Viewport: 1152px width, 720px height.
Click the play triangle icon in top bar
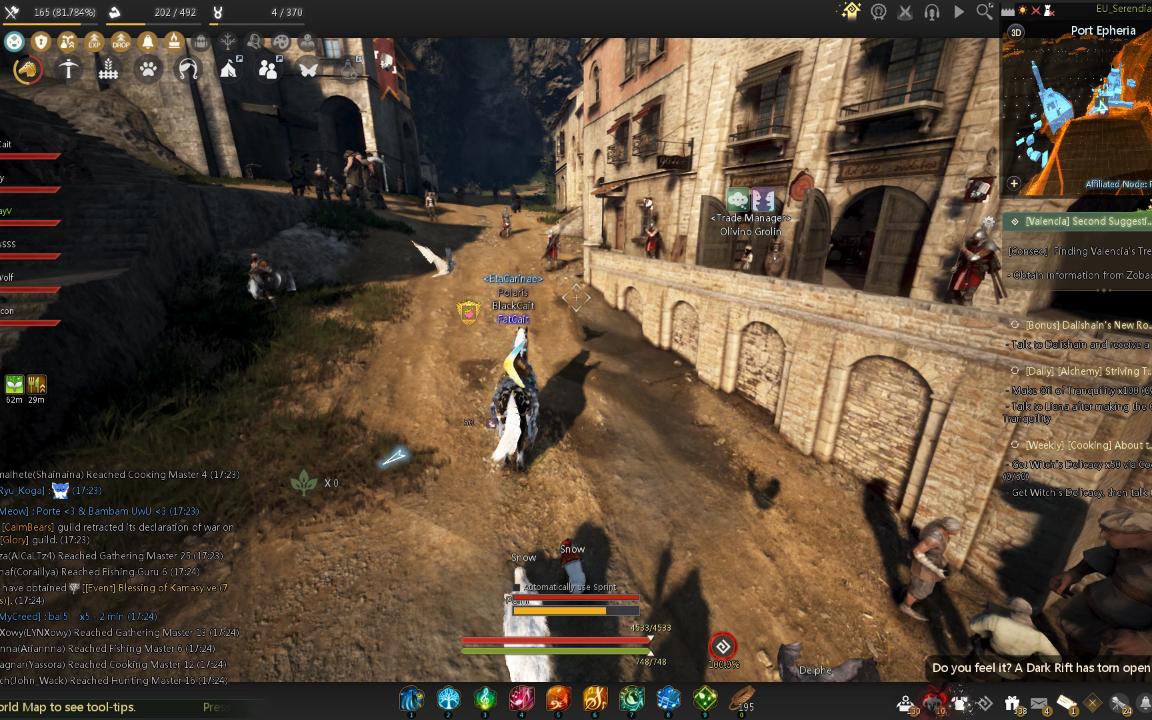[x=959, y=12]
